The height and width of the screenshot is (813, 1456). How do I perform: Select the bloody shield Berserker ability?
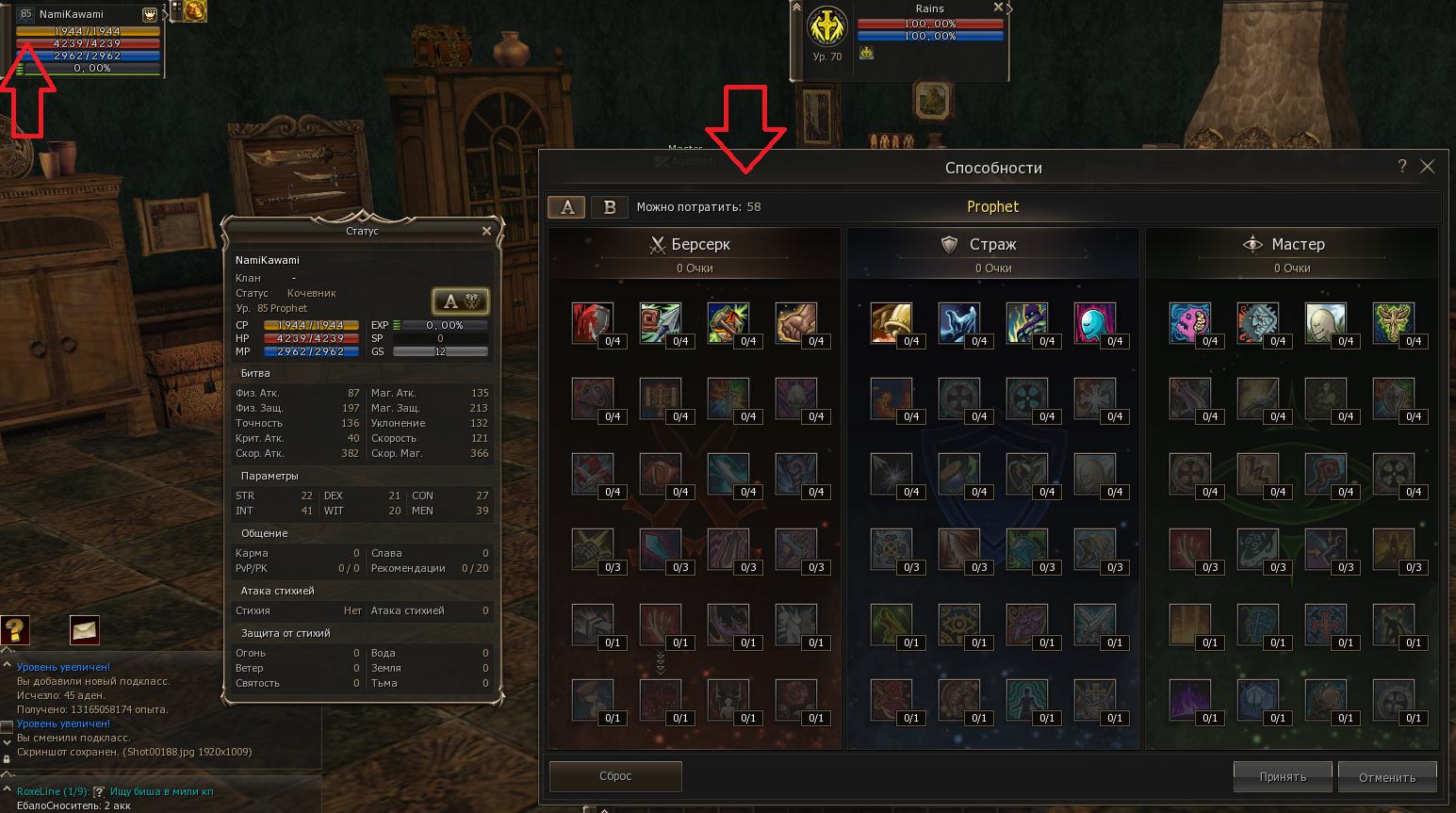coord(591,322)
